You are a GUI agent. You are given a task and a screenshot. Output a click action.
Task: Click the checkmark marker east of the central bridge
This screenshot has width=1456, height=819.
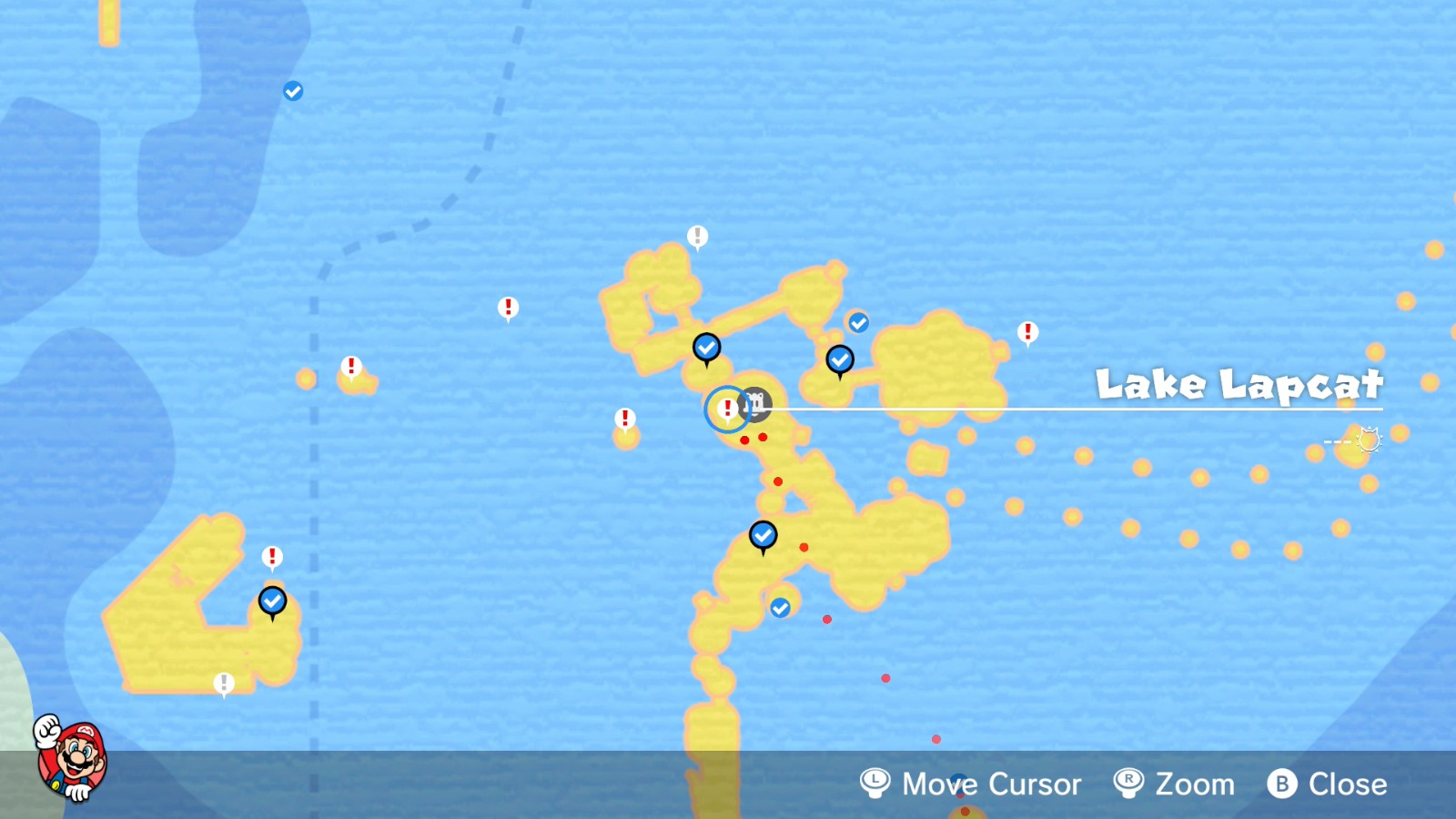click(839, 359)
